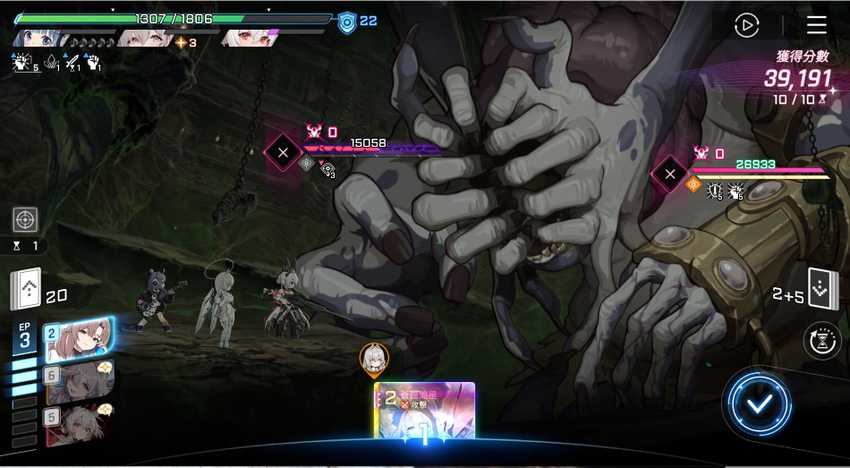Open the hourglass turn-history button
The width and height of the screenshot is (850, 468).
coord(822,341)
